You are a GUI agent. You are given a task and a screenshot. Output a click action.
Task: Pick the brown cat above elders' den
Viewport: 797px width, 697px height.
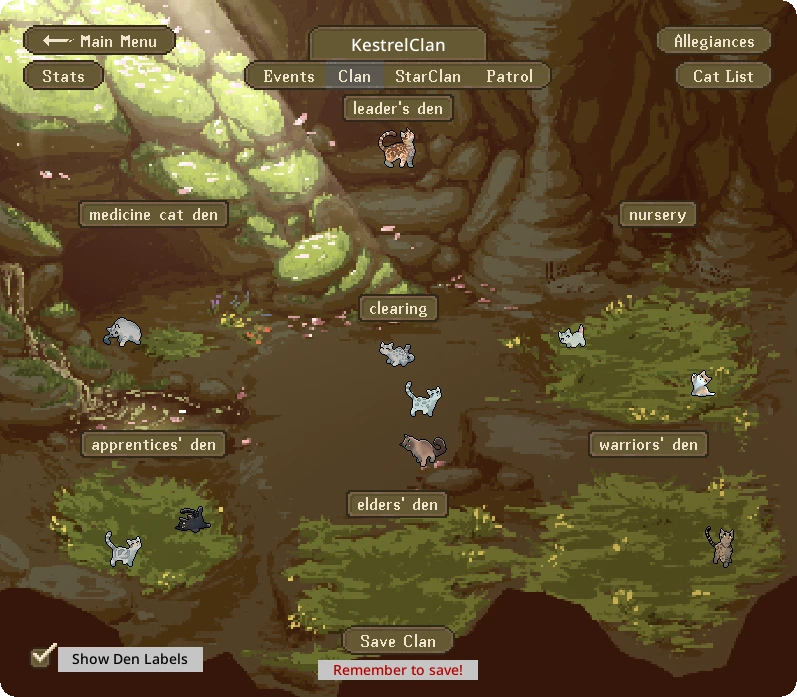[423, 449]
